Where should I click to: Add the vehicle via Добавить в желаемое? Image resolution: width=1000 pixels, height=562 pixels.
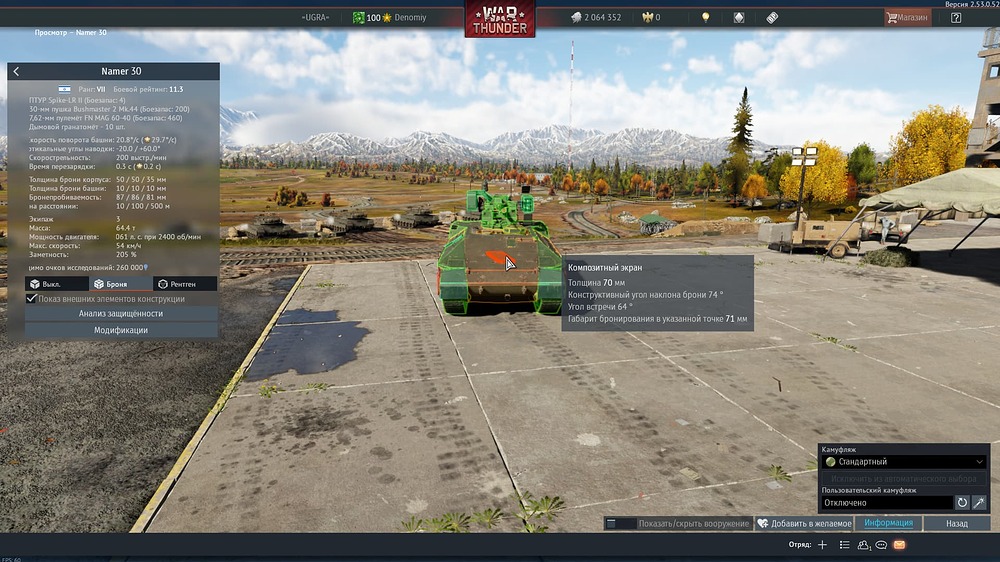click(804, 524)
